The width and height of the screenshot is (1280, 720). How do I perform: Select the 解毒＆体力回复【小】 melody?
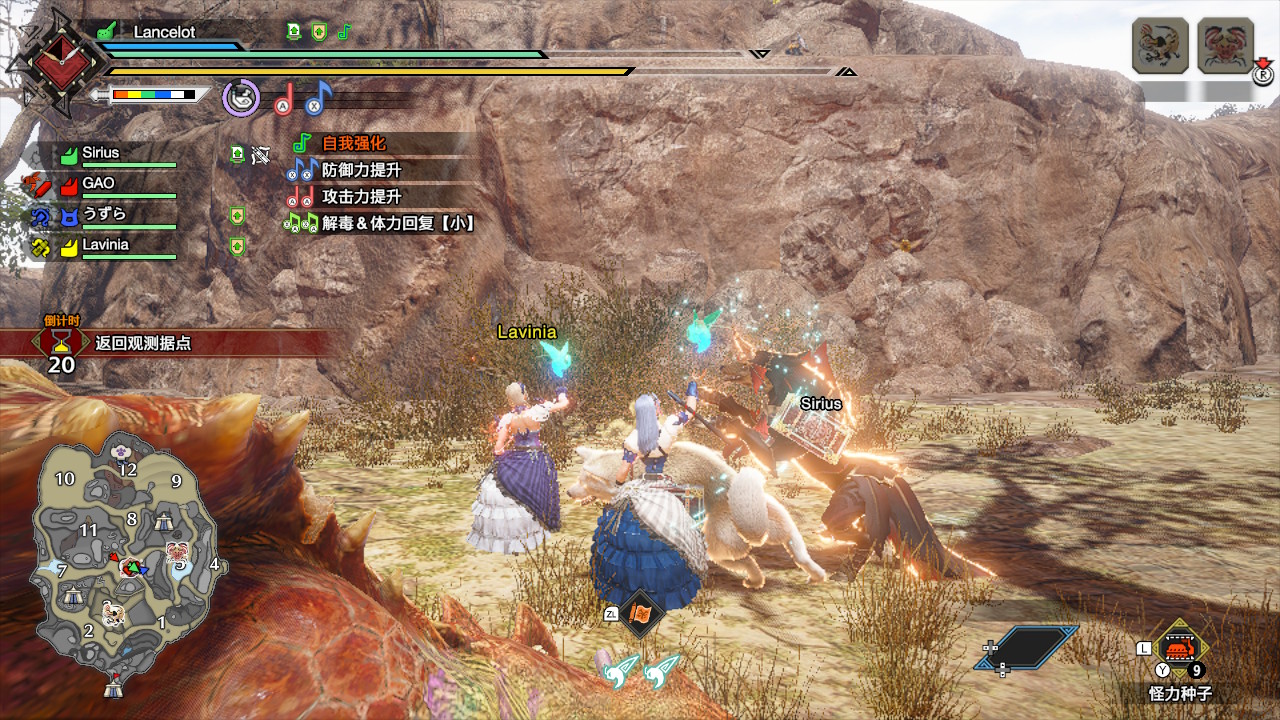(x=397, y=223)
